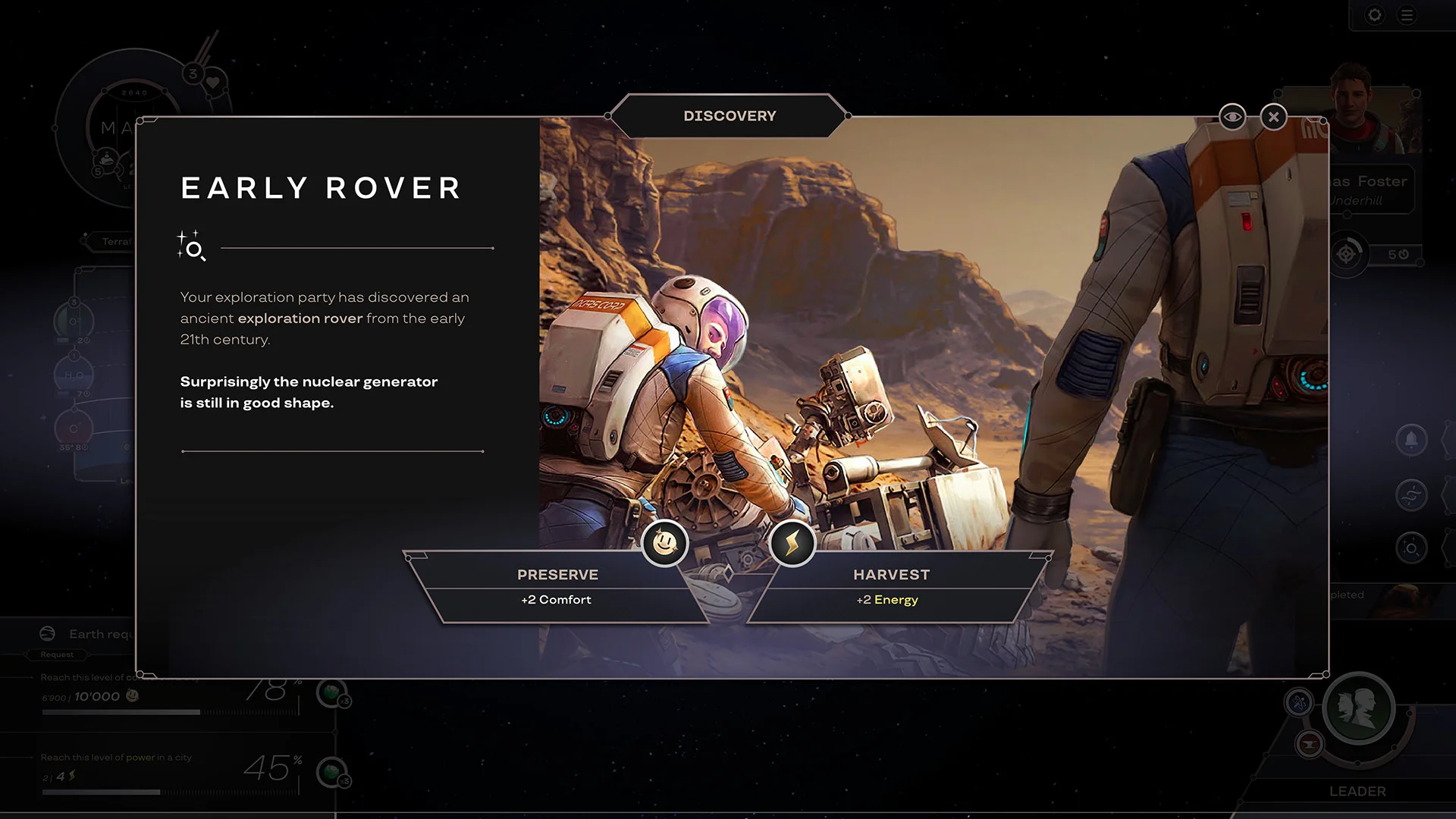Image resolution: width=1456 pixels, height=819 pixels.
Task: Open the notifications bell icon
Action: tap(1412, 439)
